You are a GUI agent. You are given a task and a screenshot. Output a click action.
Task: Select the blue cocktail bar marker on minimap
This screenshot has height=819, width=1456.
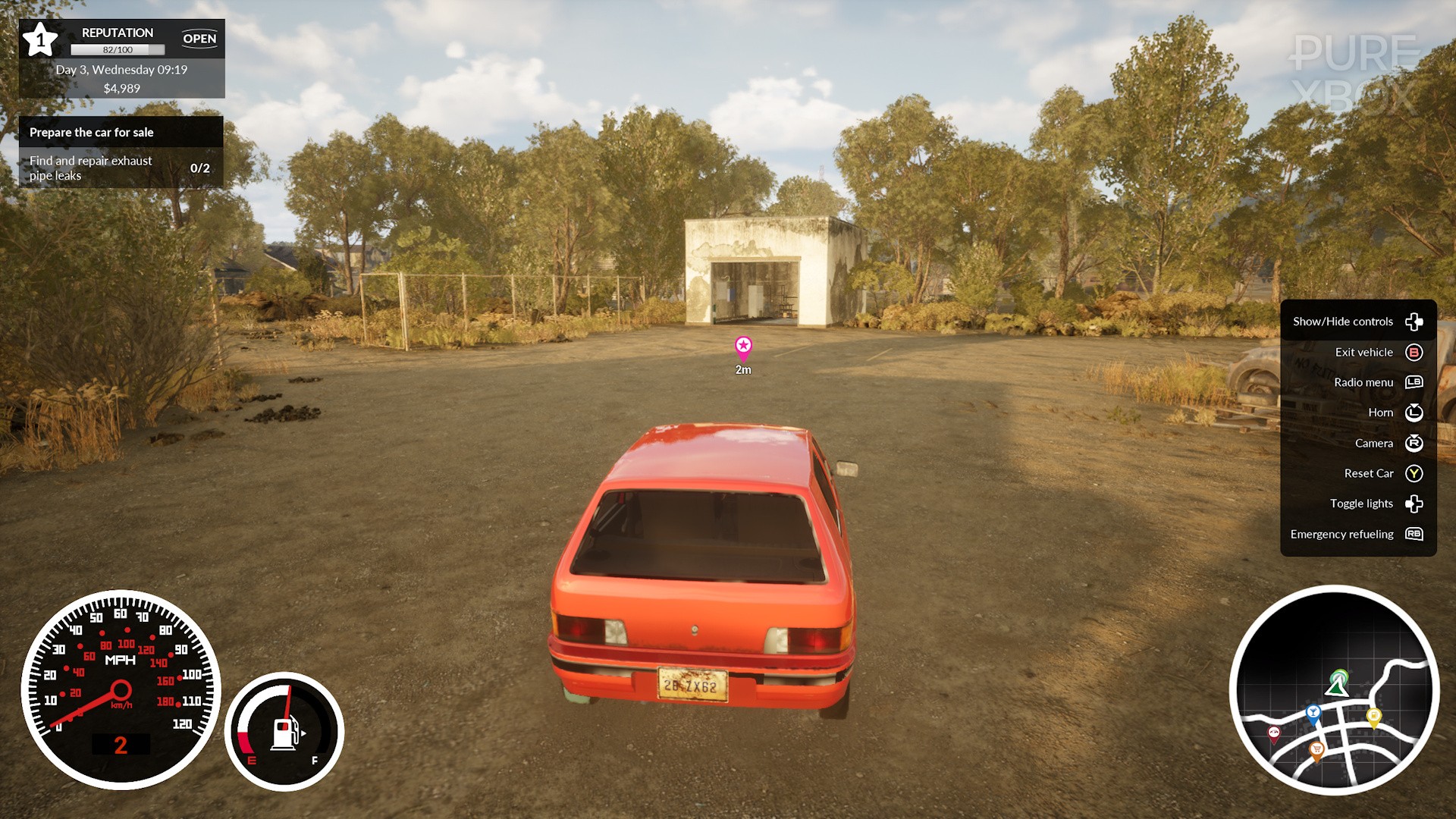(x=1313, y=713)
